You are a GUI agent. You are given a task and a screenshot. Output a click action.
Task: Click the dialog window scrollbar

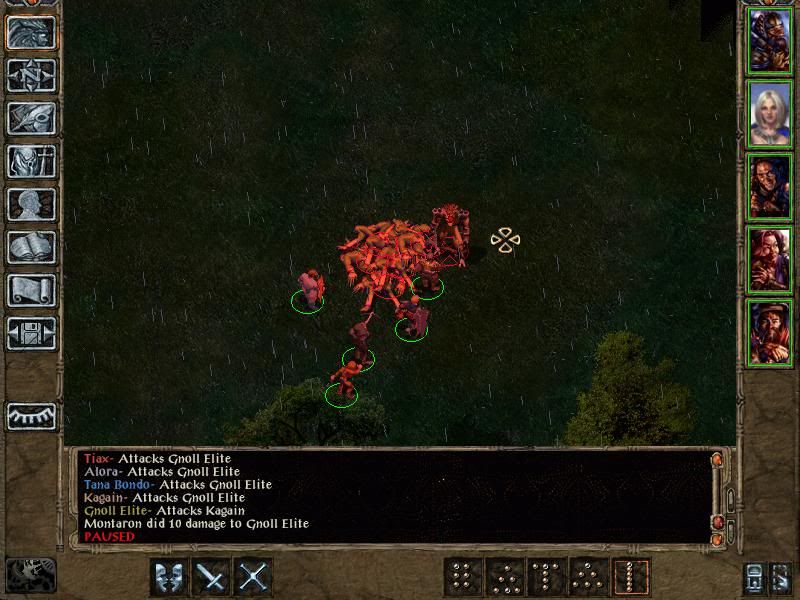(x=716, y=497)
